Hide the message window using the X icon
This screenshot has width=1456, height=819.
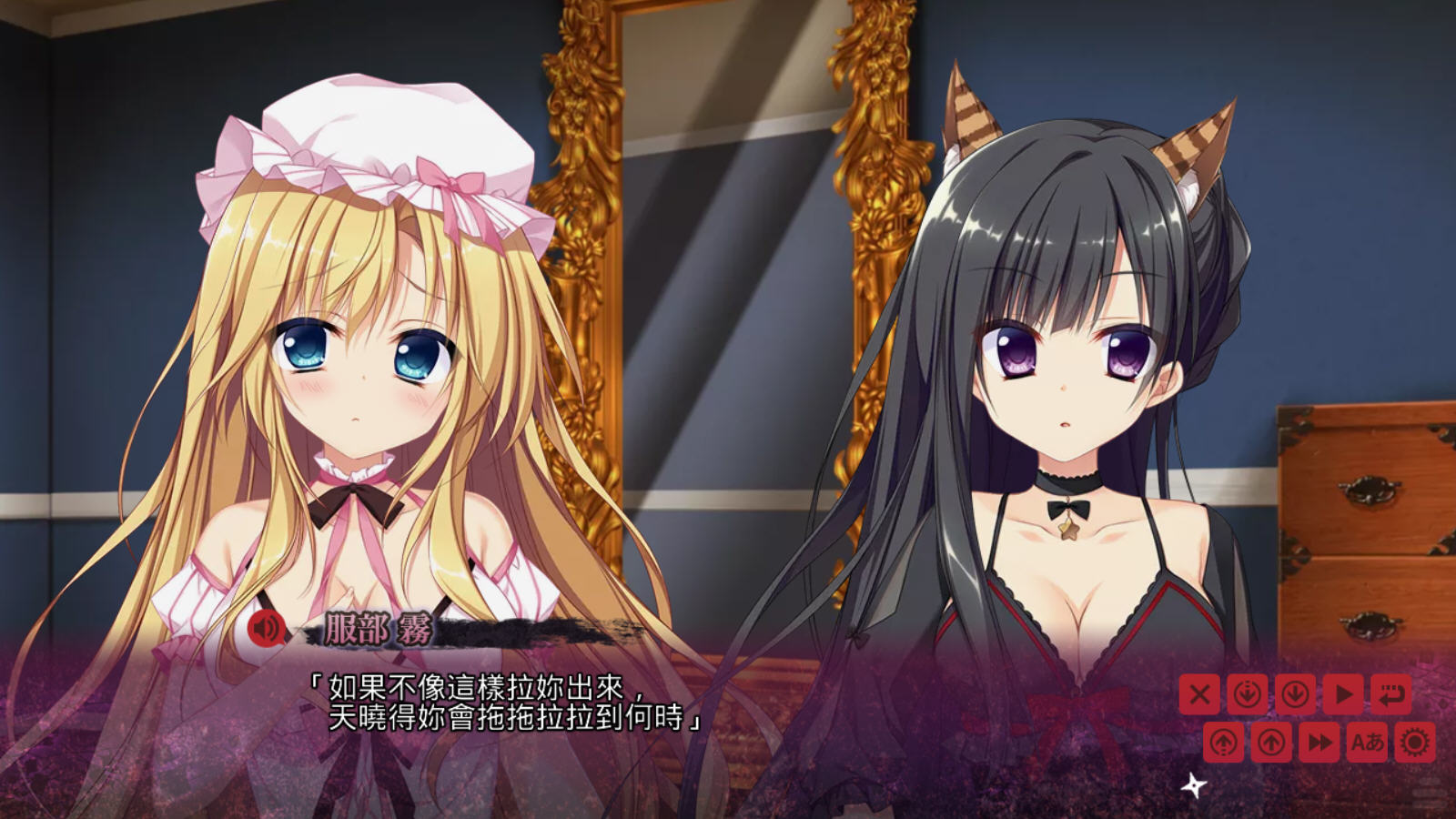(x=1199, y=693)
